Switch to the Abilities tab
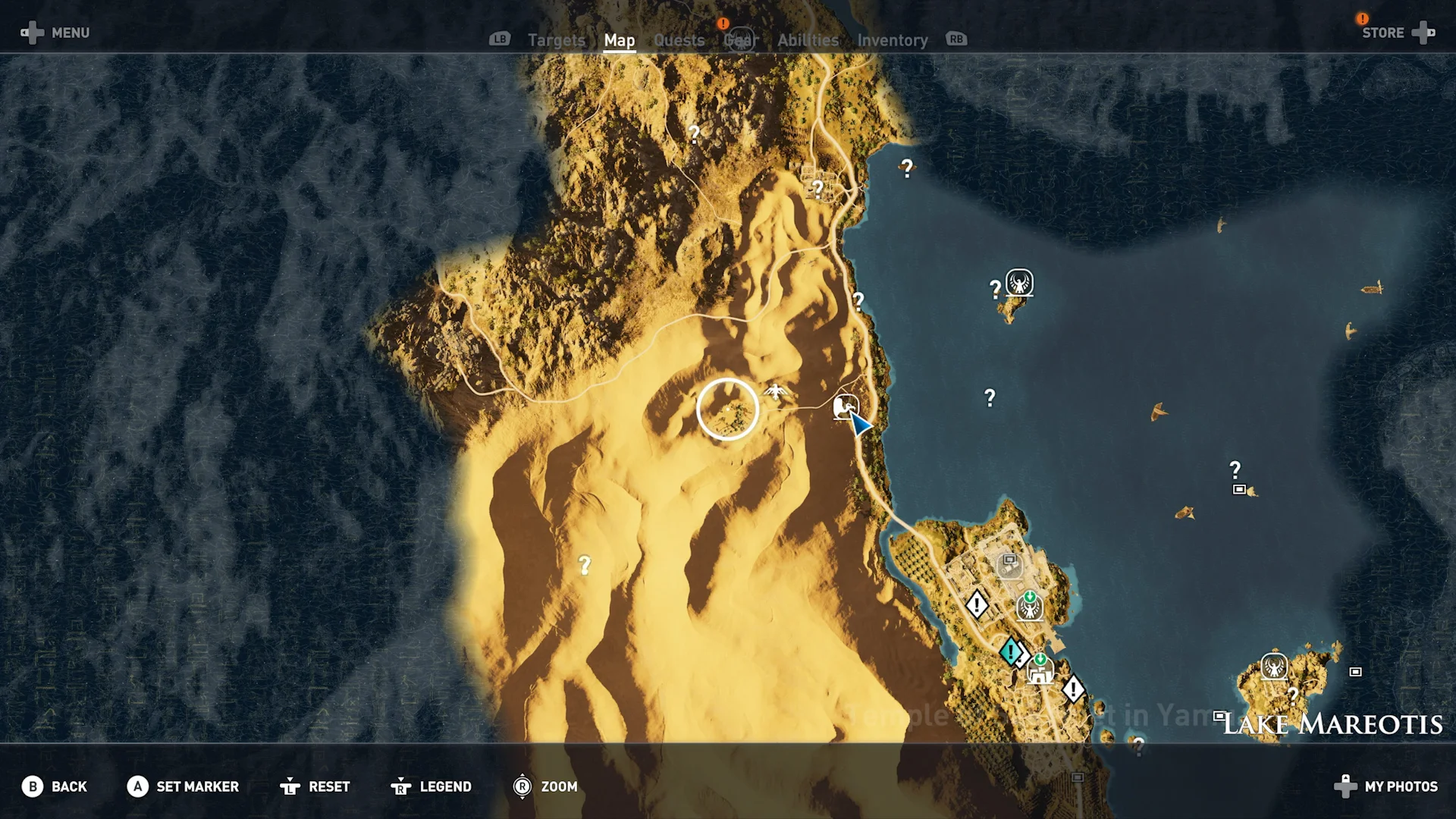The width and height of the screenshot is (1456, 819). [808, 40]
